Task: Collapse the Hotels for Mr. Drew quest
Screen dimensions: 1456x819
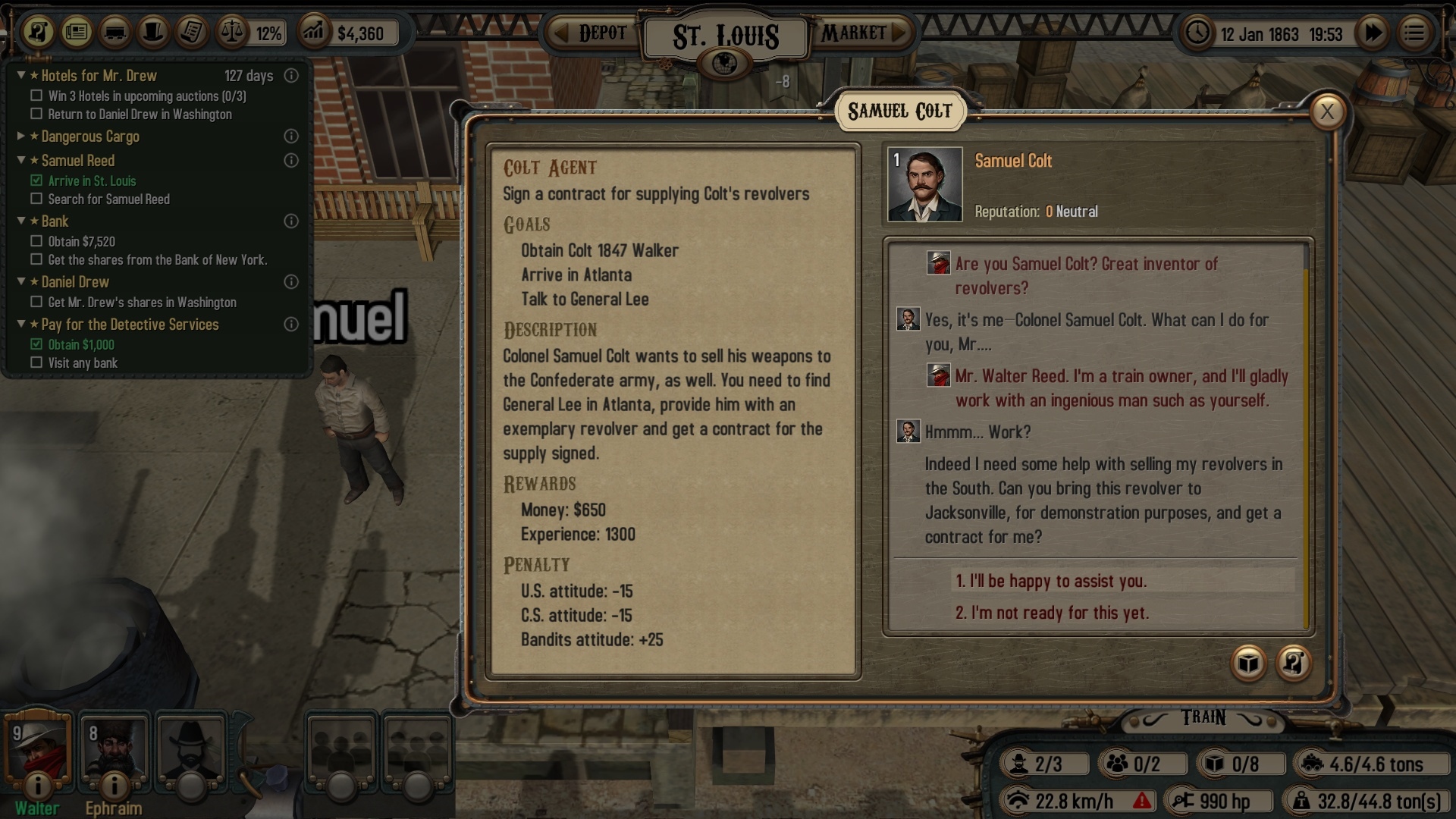Action: point(22,76)
